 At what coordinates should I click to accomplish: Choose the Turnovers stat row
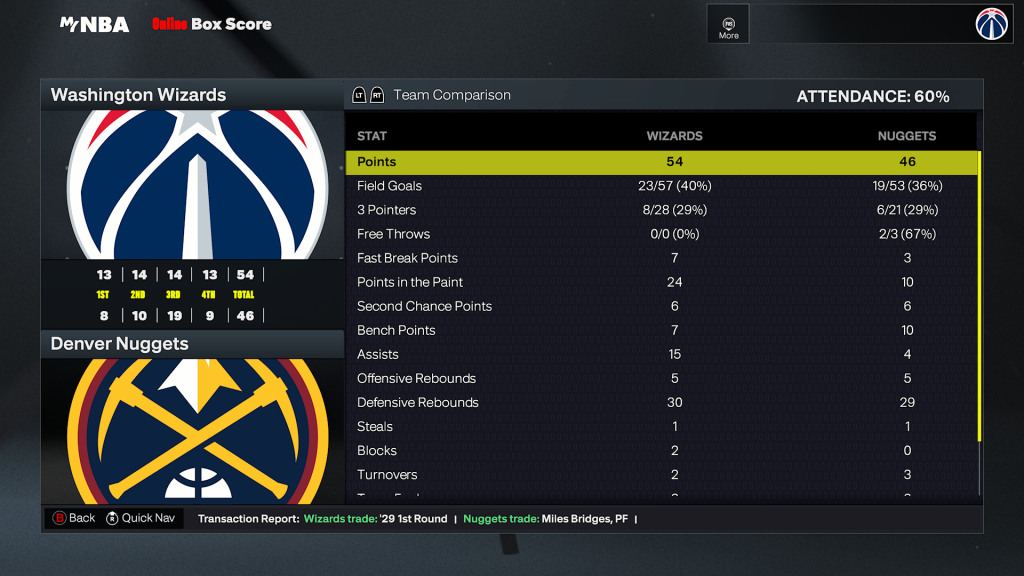(661, 474)
